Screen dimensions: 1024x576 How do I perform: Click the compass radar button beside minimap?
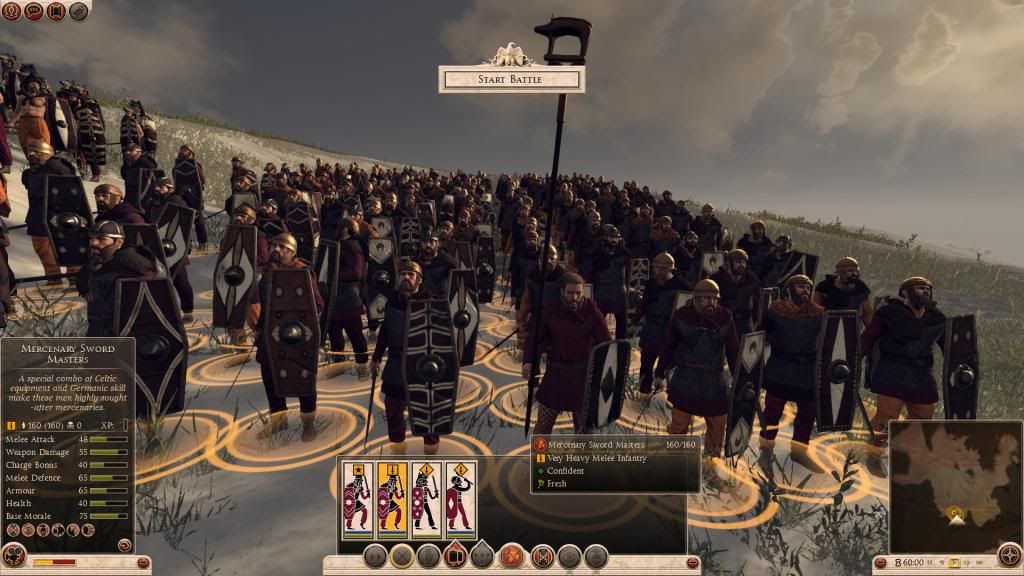click(x=1010, y=556)
